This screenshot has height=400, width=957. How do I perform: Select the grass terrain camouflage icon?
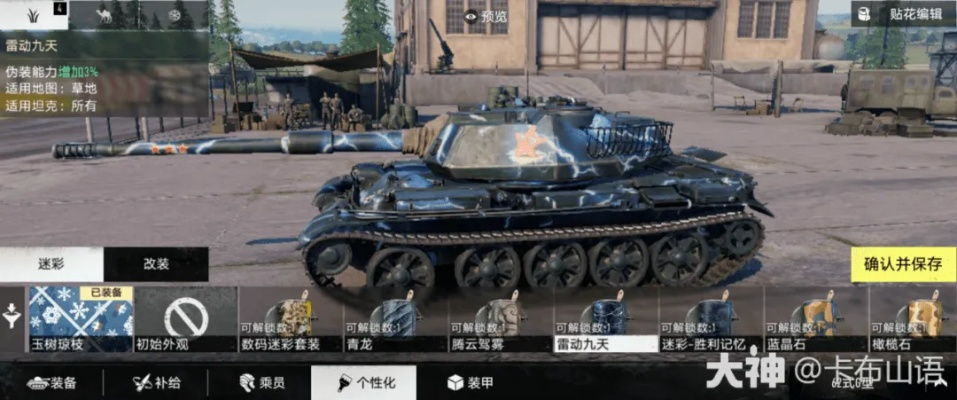[x=33, y=14]
